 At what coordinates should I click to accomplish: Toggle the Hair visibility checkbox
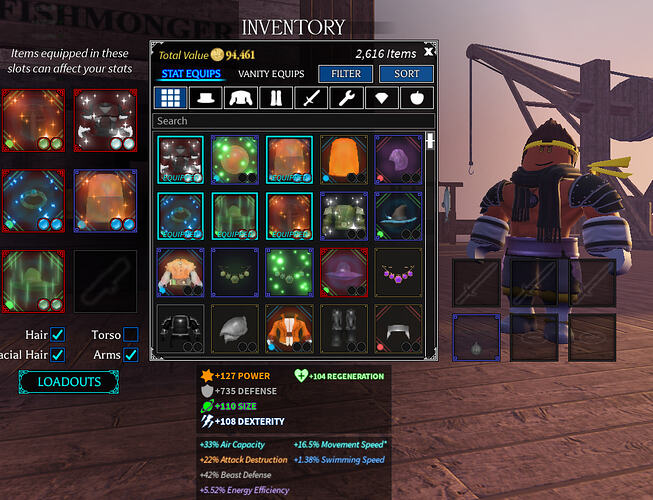(x=58, y=334)
